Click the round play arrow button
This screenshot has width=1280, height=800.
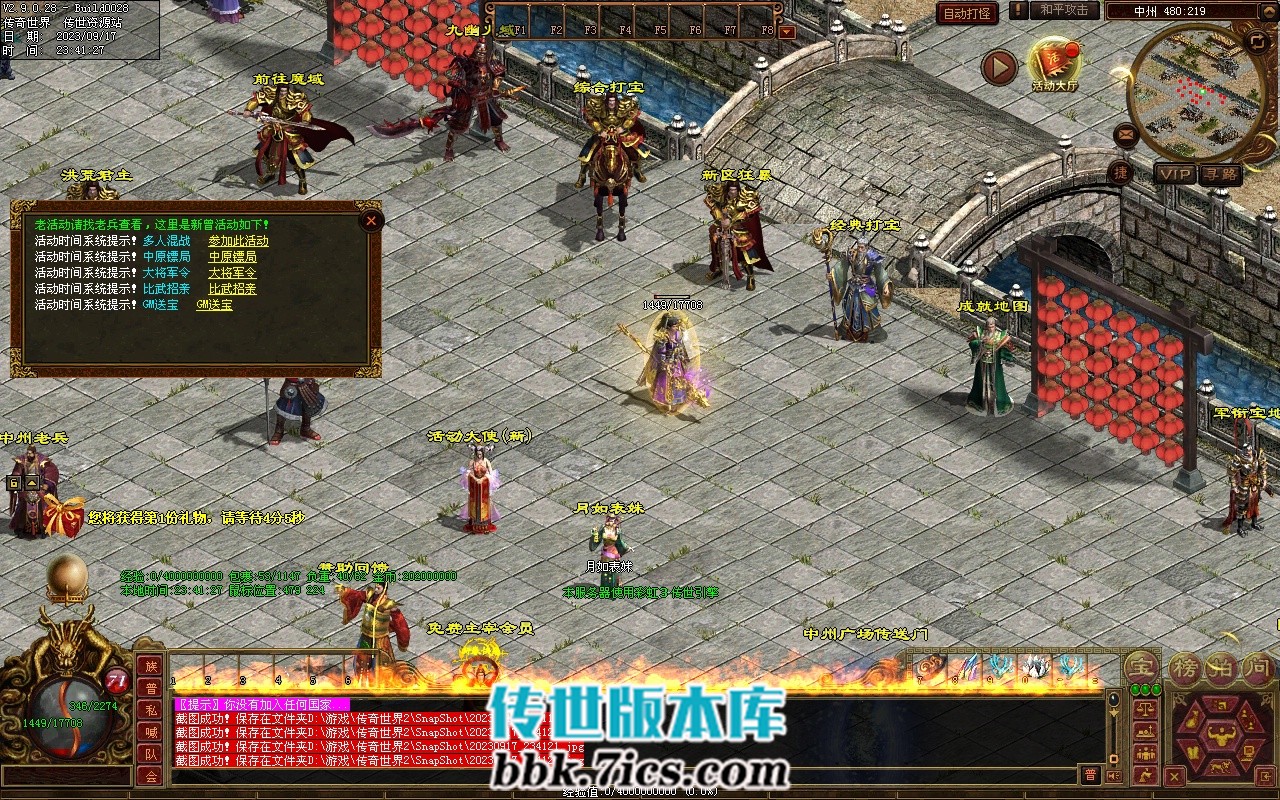[x=998, y=67]
